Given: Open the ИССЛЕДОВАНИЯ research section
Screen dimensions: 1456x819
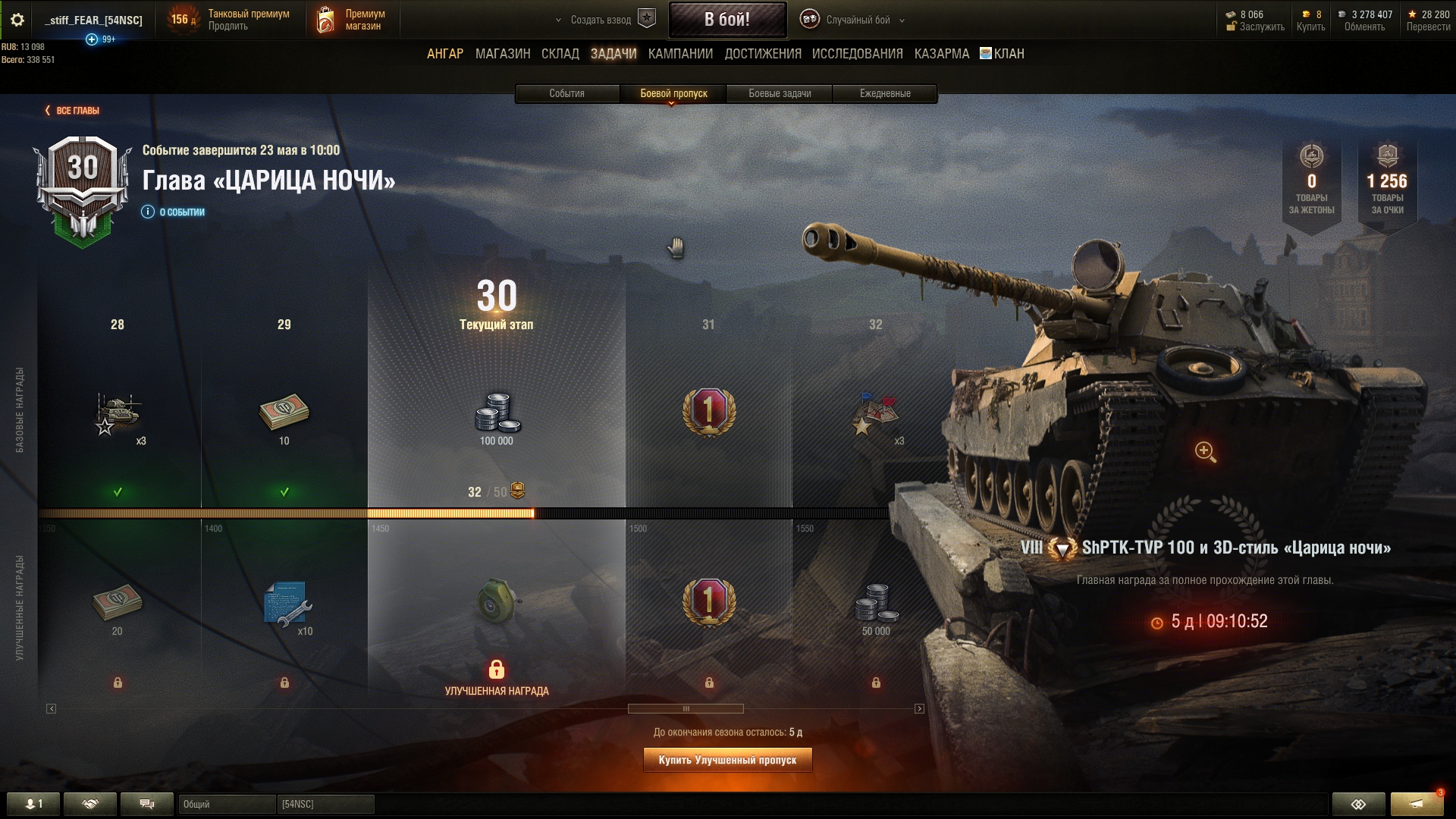Looking at the screenshot, I should 857,54.
